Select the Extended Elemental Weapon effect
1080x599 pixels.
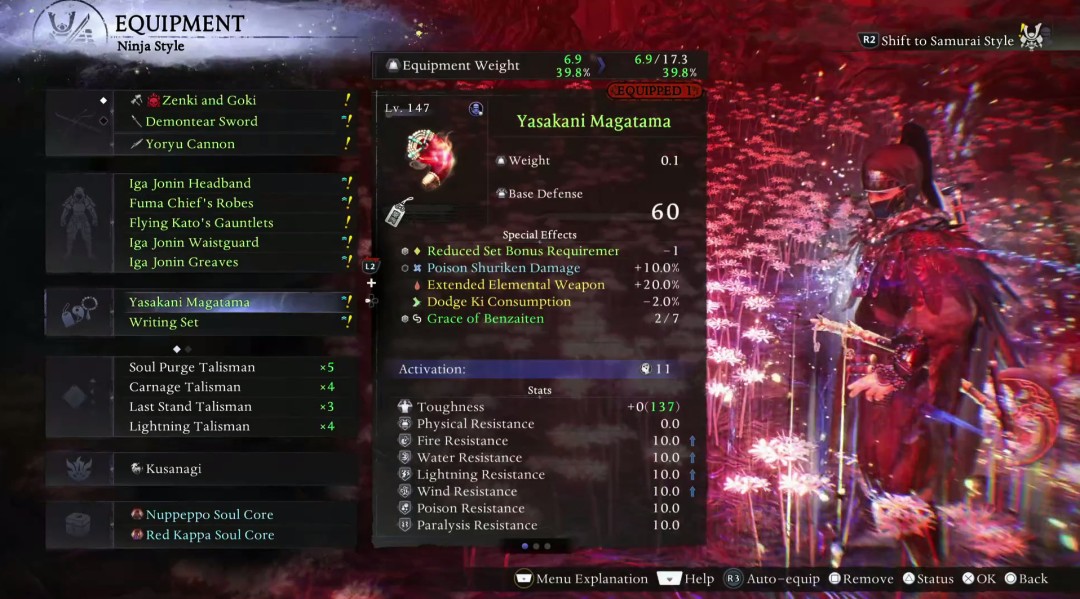coord(515,285)
